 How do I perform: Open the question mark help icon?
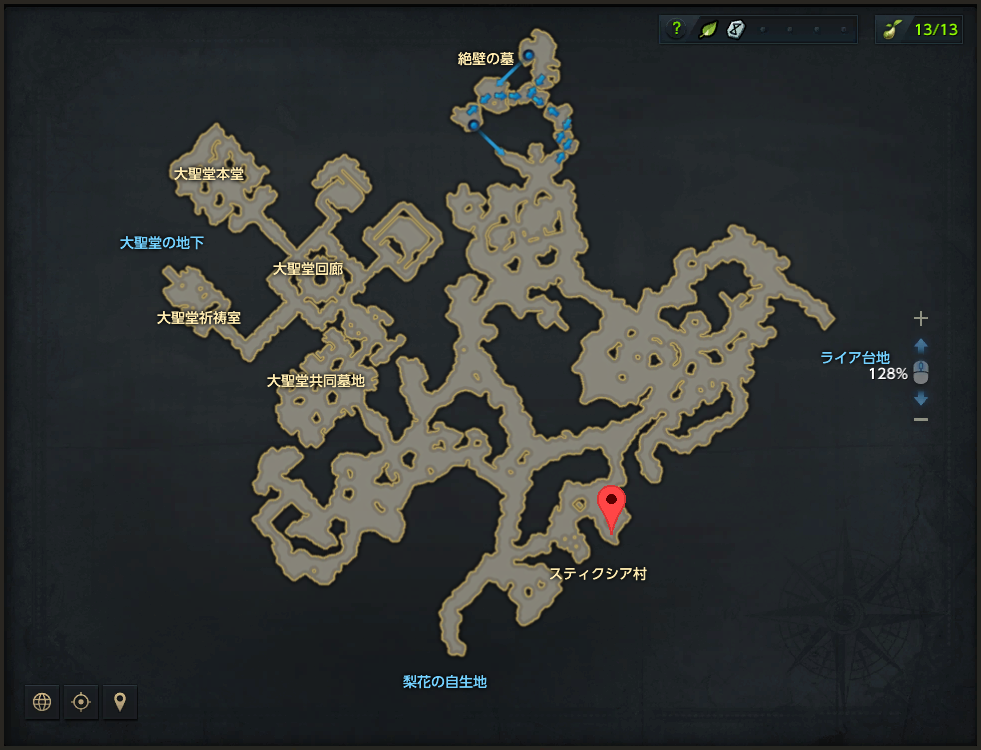(x=677, y=29)
